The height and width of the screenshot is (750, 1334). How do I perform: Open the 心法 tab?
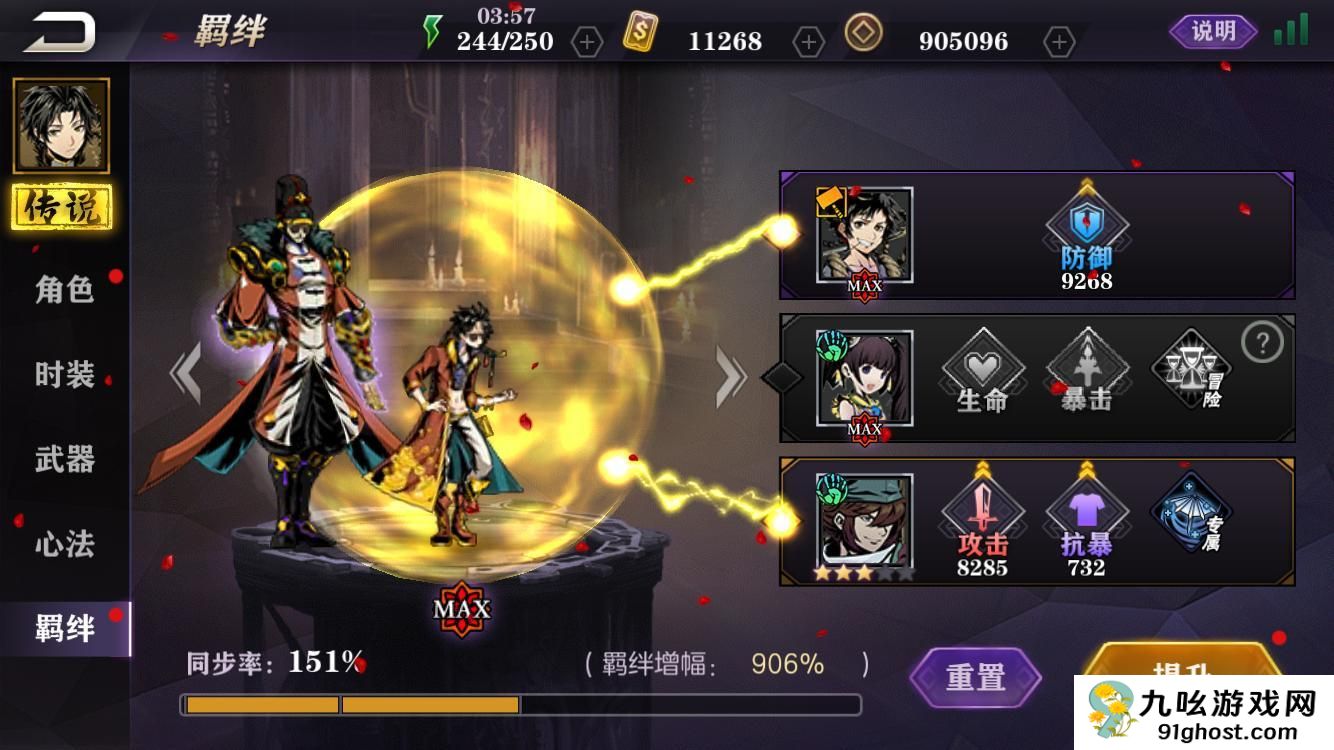tap(65, 545)
